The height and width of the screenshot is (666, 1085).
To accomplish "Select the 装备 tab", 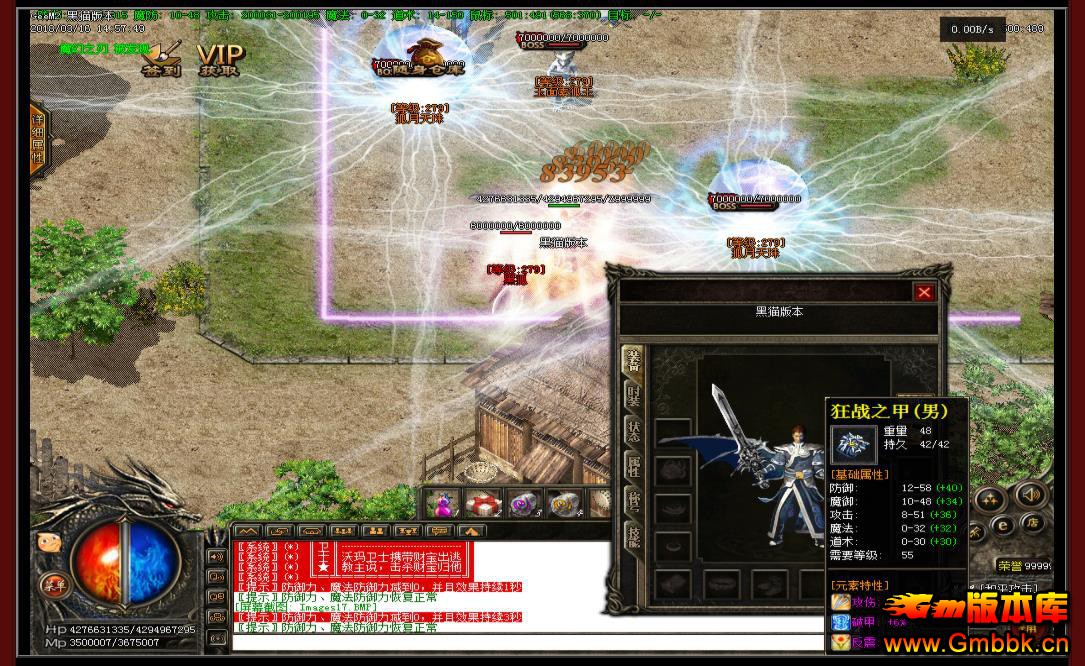I will coord(633,359).
